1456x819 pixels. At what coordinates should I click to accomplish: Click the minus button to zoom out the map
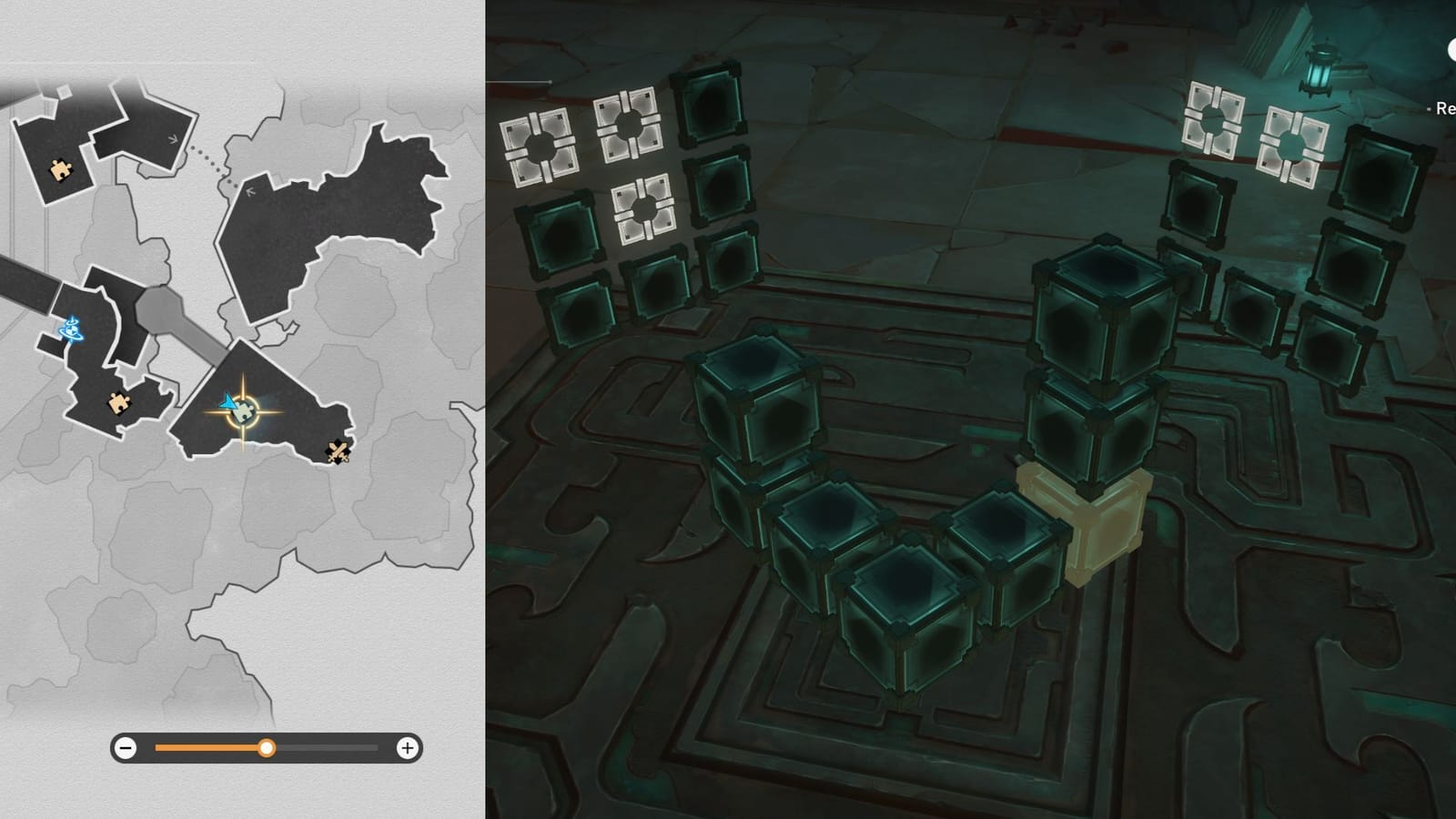(x=124, y=750)
